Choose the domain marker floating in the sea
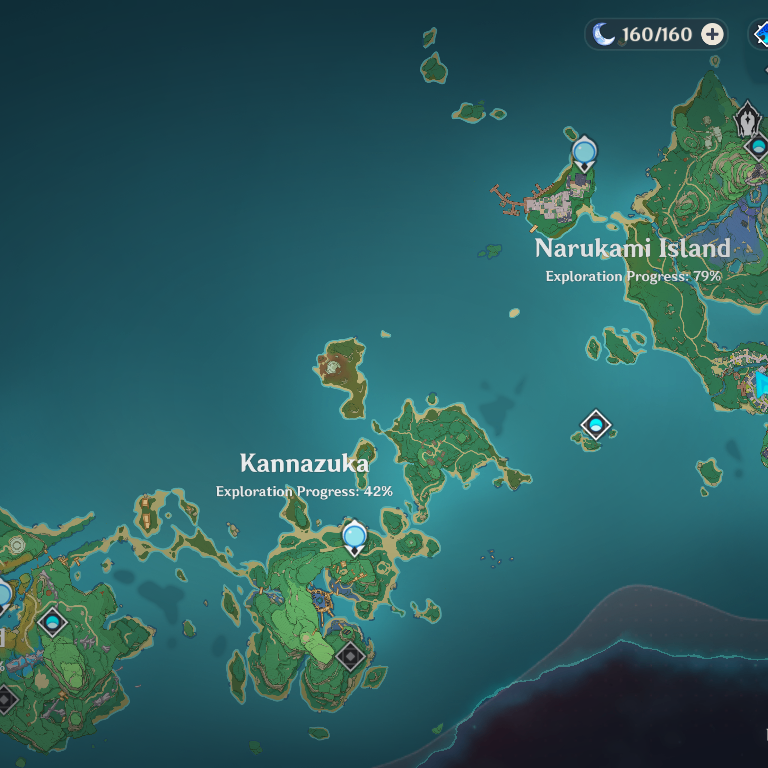The width and height of the screenshot is (768, 768). pos(596,425)
